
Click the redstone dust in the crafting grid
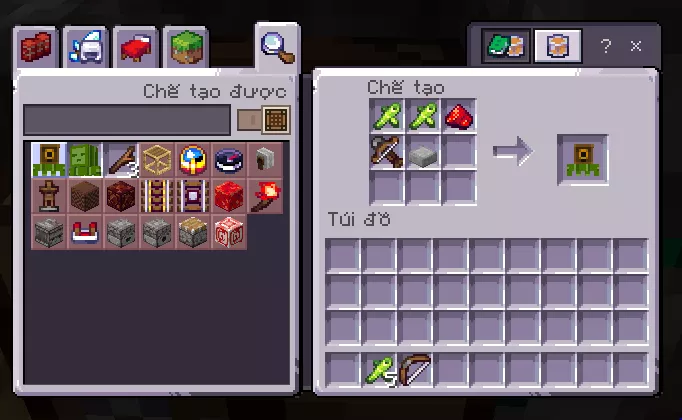tap(459, 117)
